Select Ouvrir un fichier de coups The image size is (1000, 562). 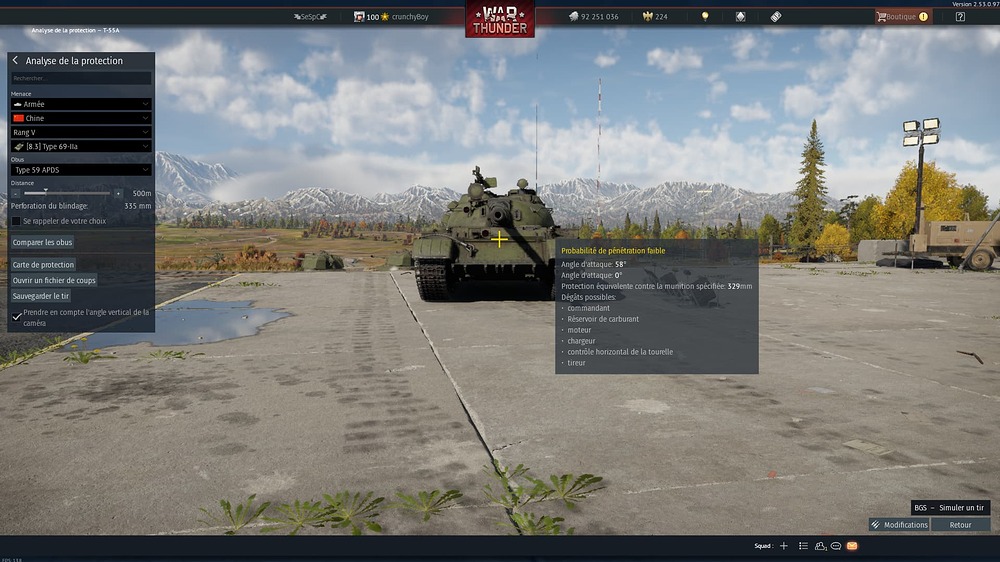[x=54, y=281]
